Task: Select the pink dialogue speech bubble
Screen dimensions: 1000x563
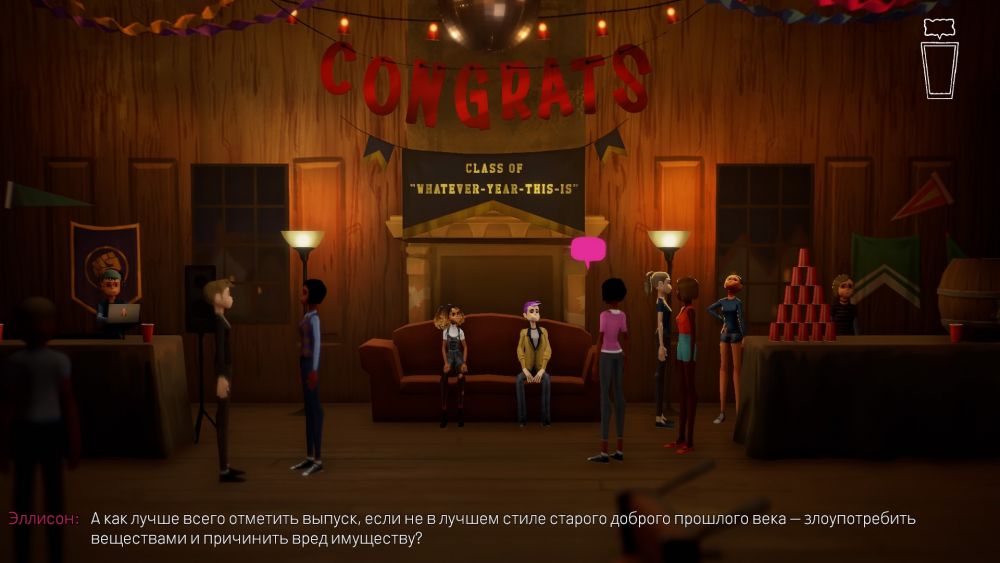Action: tap(588, 250)
